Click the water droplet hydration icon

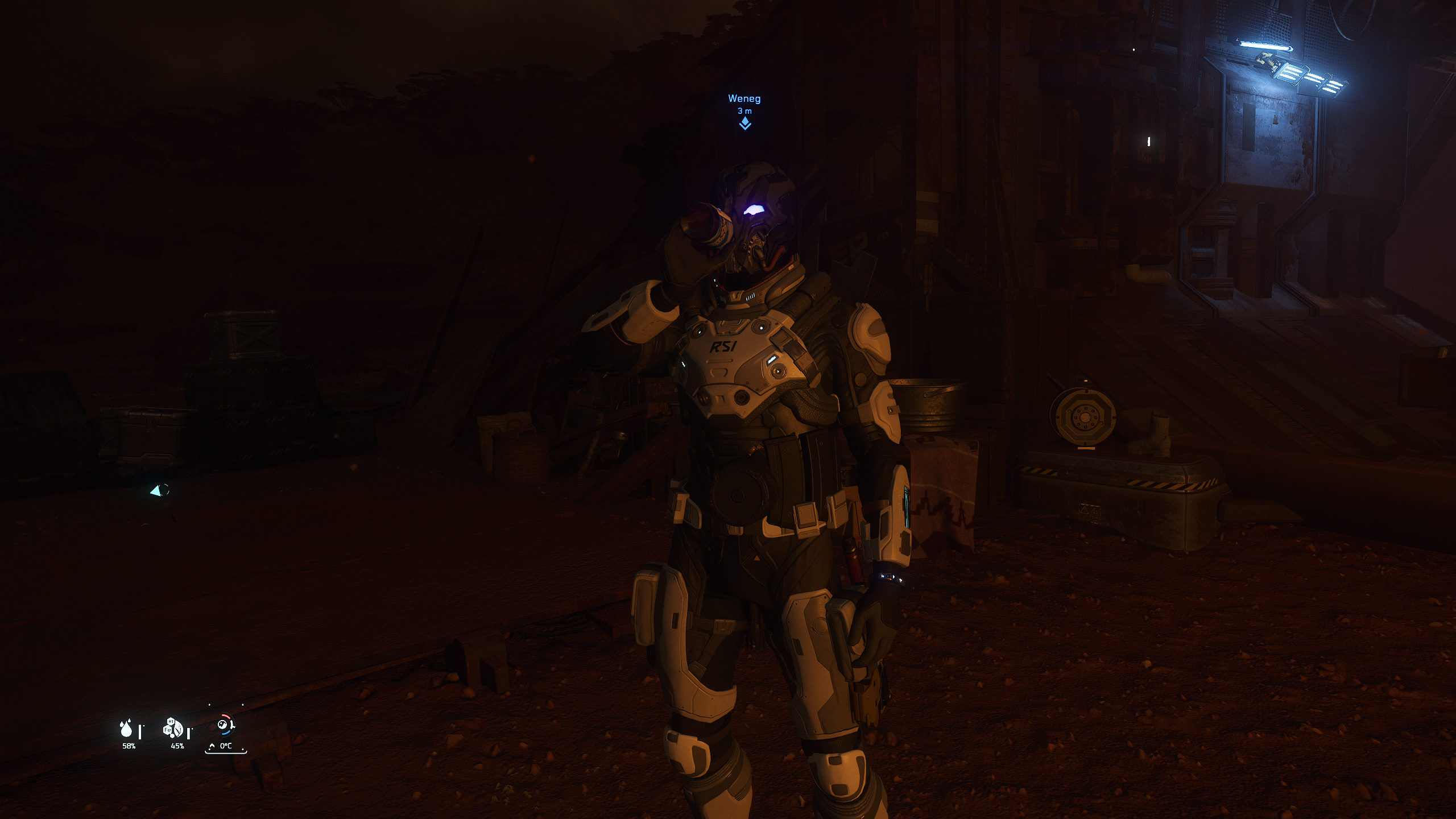[126, 729]
